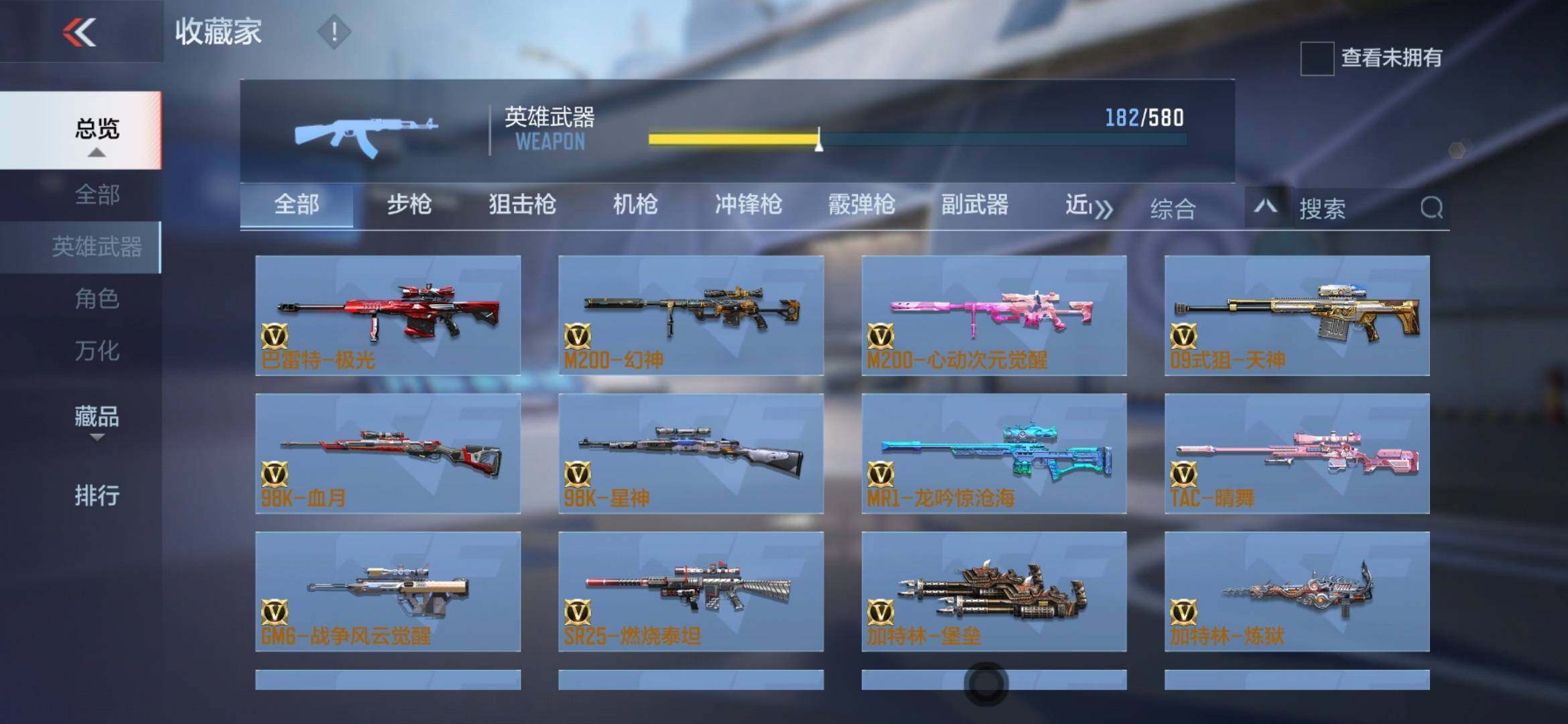Screen dimensions: 1568x724
Task: Tick the 查看未拥有 checkbox
Action: [x=1317, y=58]
